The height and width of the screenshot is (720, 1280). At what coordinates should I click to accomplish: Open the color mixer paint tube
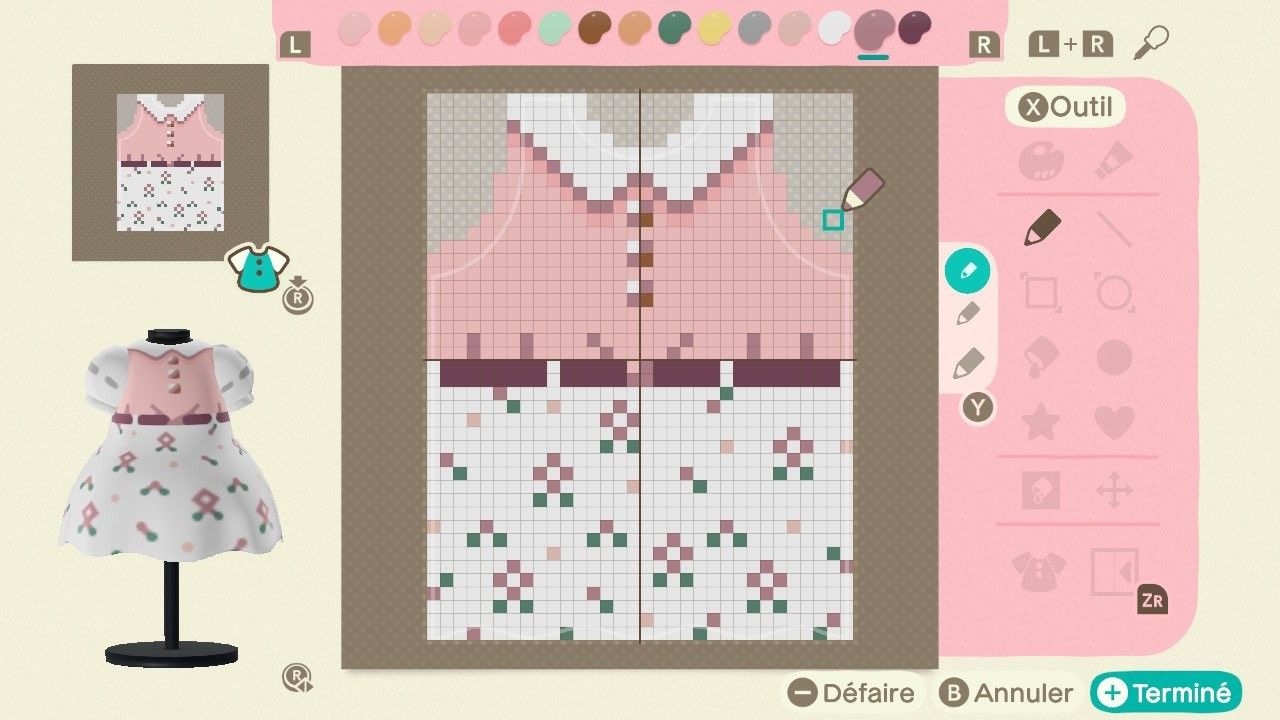(x=1114, y=160)
